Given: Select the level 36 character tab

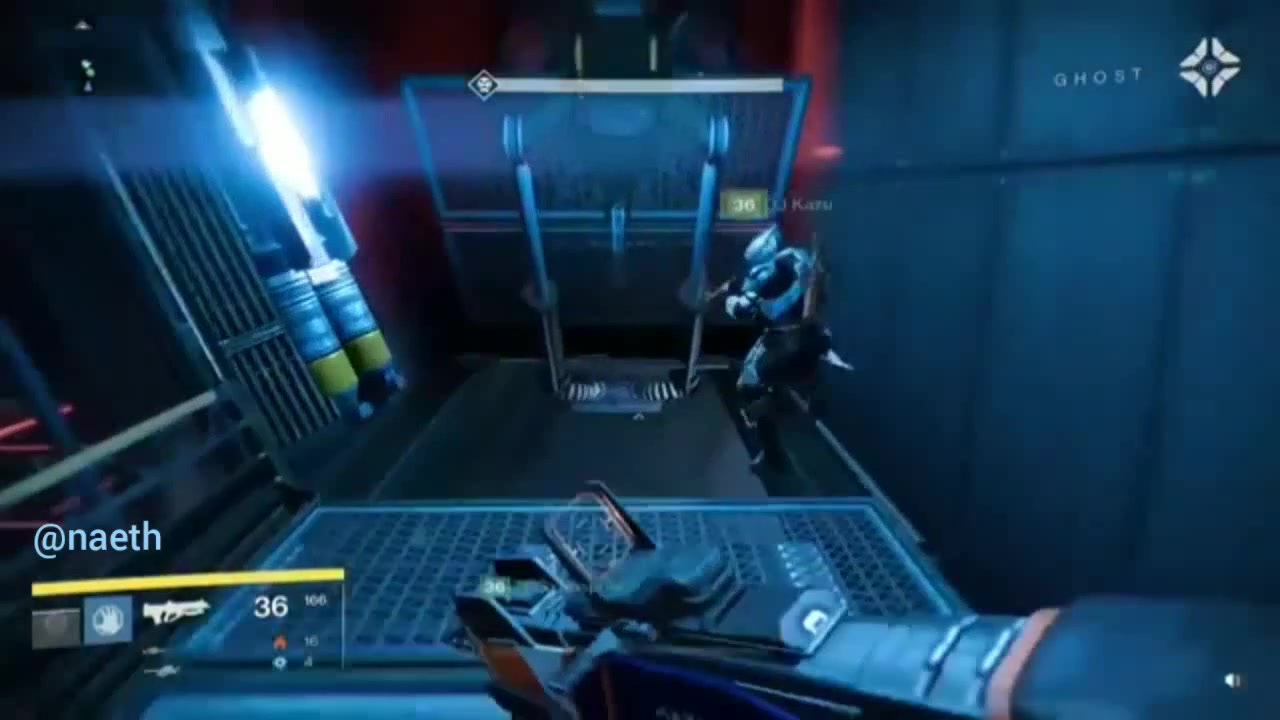Looking at the screenshot, I should [270, 607].
